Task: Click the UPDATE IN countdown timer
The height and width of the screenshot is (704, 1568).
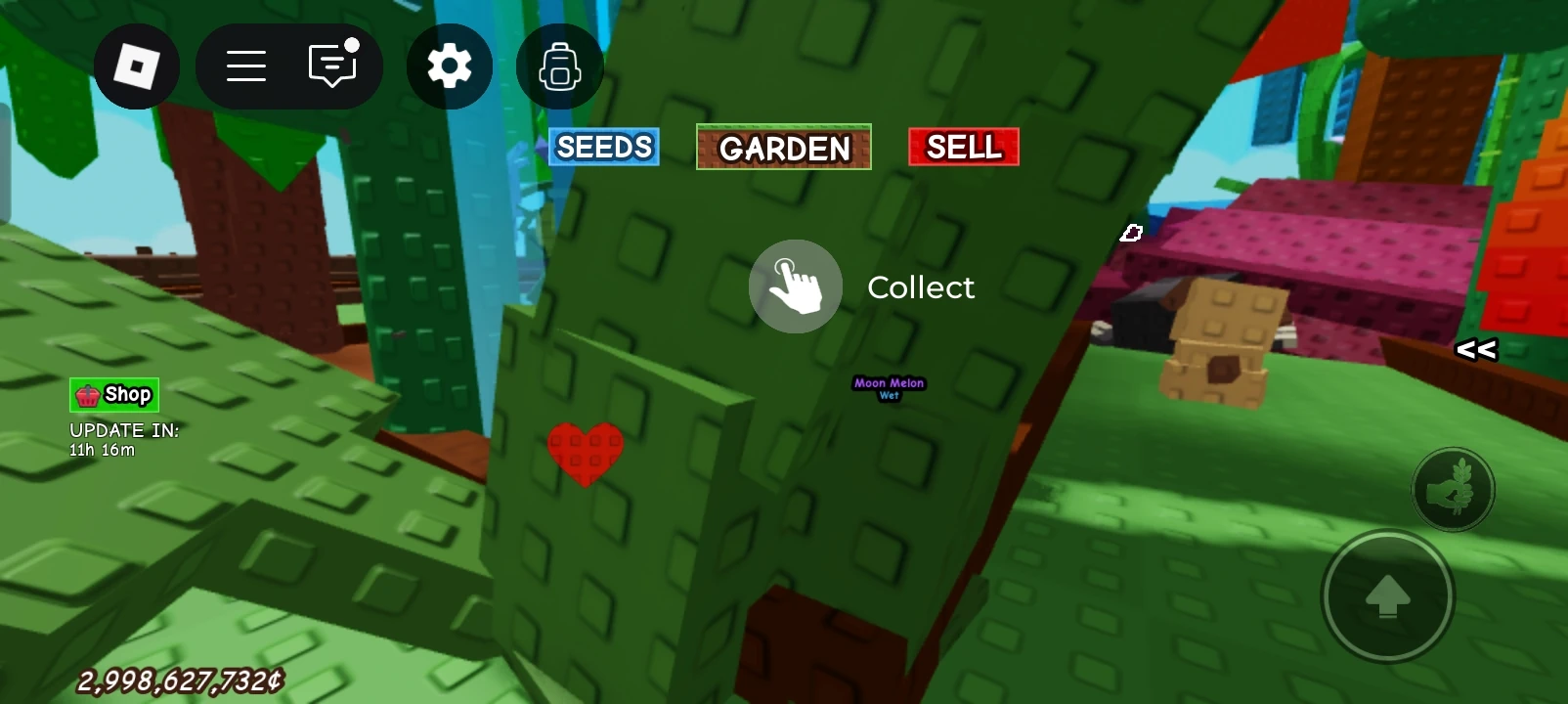Action: click(x=124, y=438)
